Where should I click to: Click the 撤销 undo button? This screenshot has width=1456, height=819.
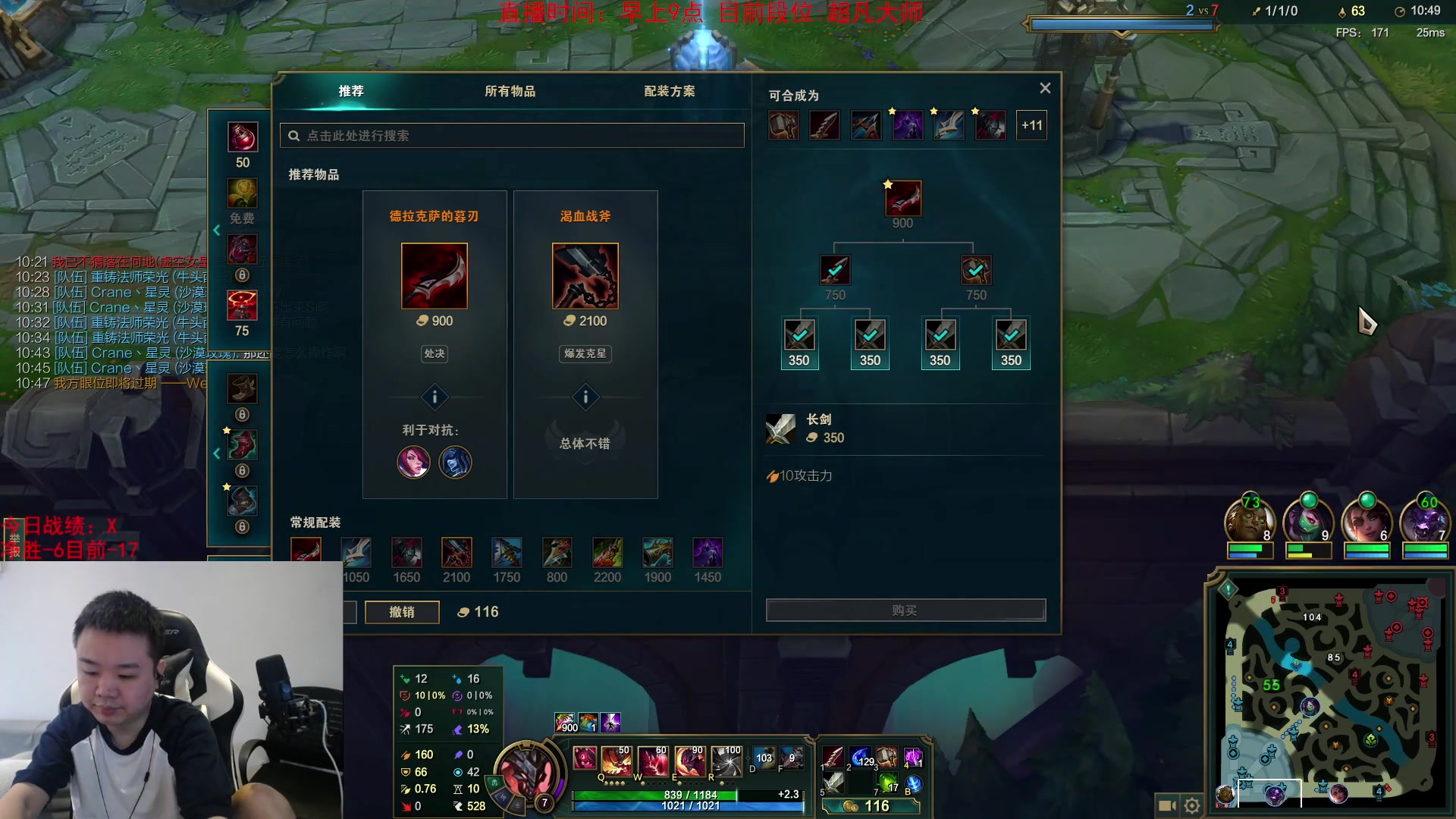[x=402, y=612]
